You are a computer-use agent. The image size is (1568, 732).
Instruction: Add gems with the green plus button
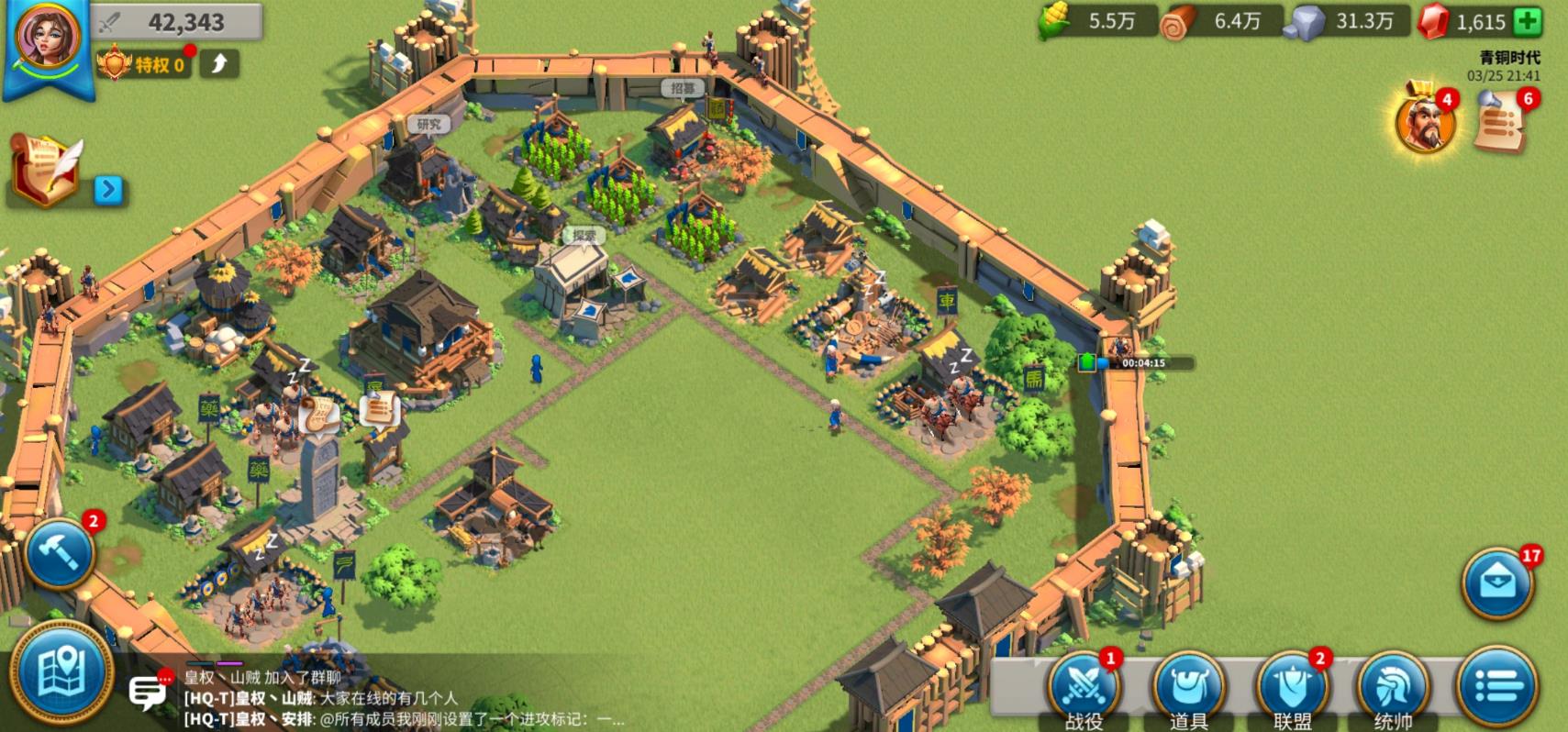pyautogui.click(x=1528, y=21)
